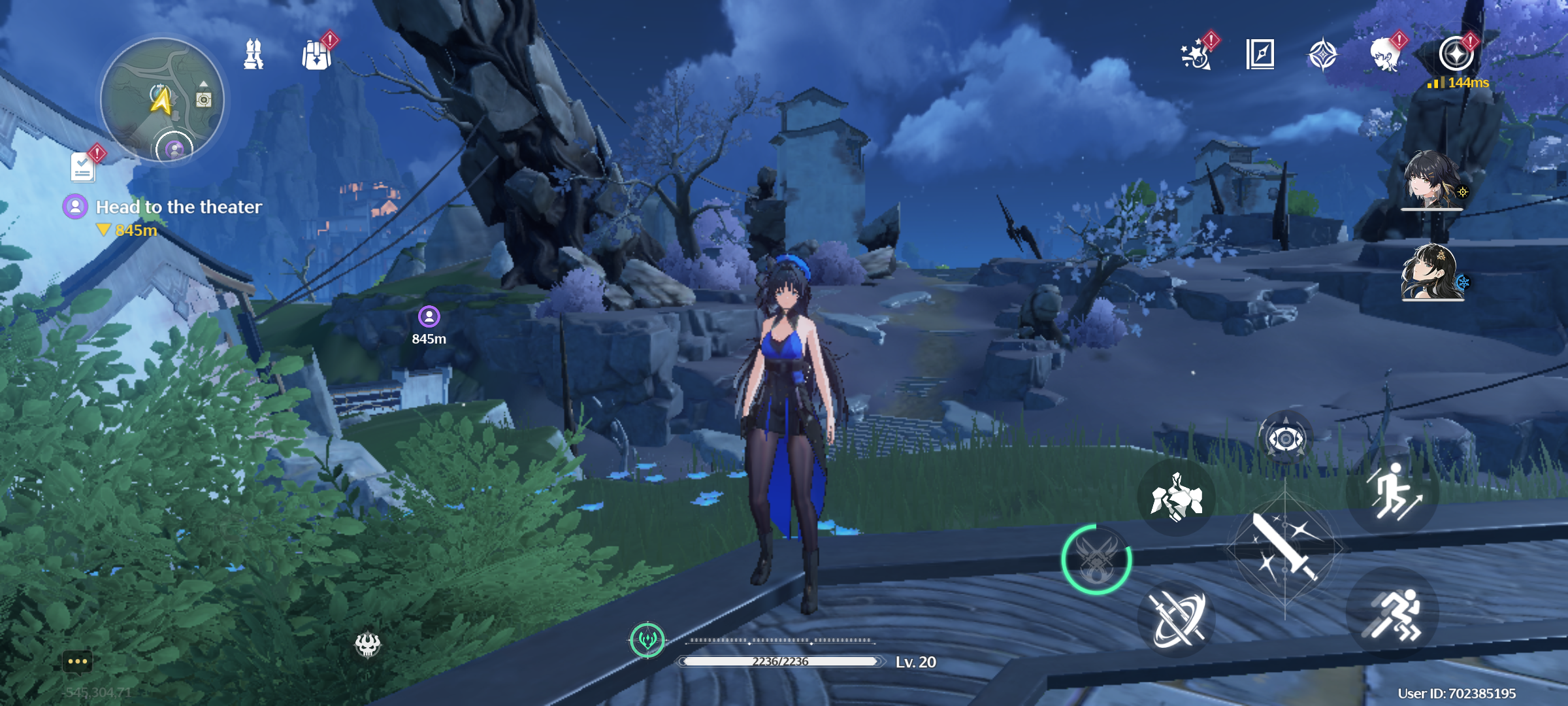Viewport: 1568px width, 706px height.
Task: Open the events star icon
Action: [x=1196, y=54]
